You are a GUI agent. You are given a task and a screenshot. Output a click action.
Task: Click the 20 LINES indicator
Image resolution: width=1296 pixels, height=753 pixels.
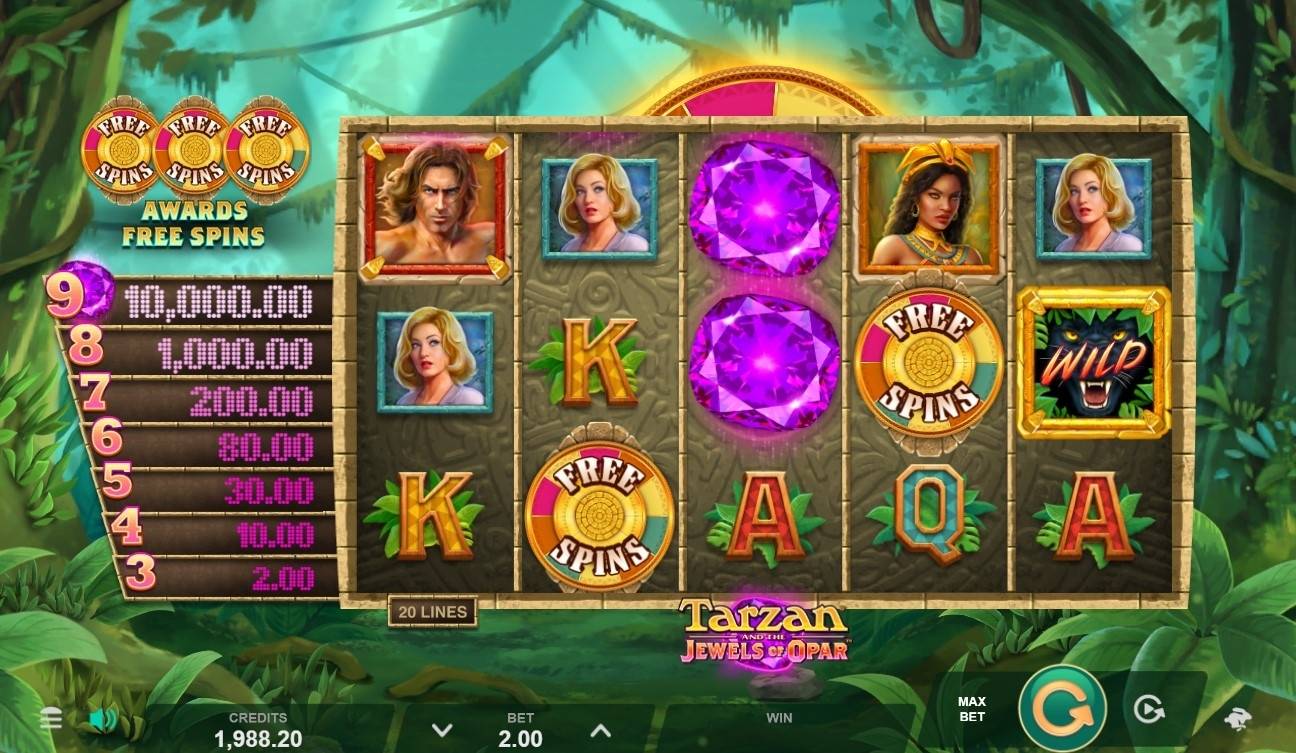pyautogui.click(x=430, y=610)
